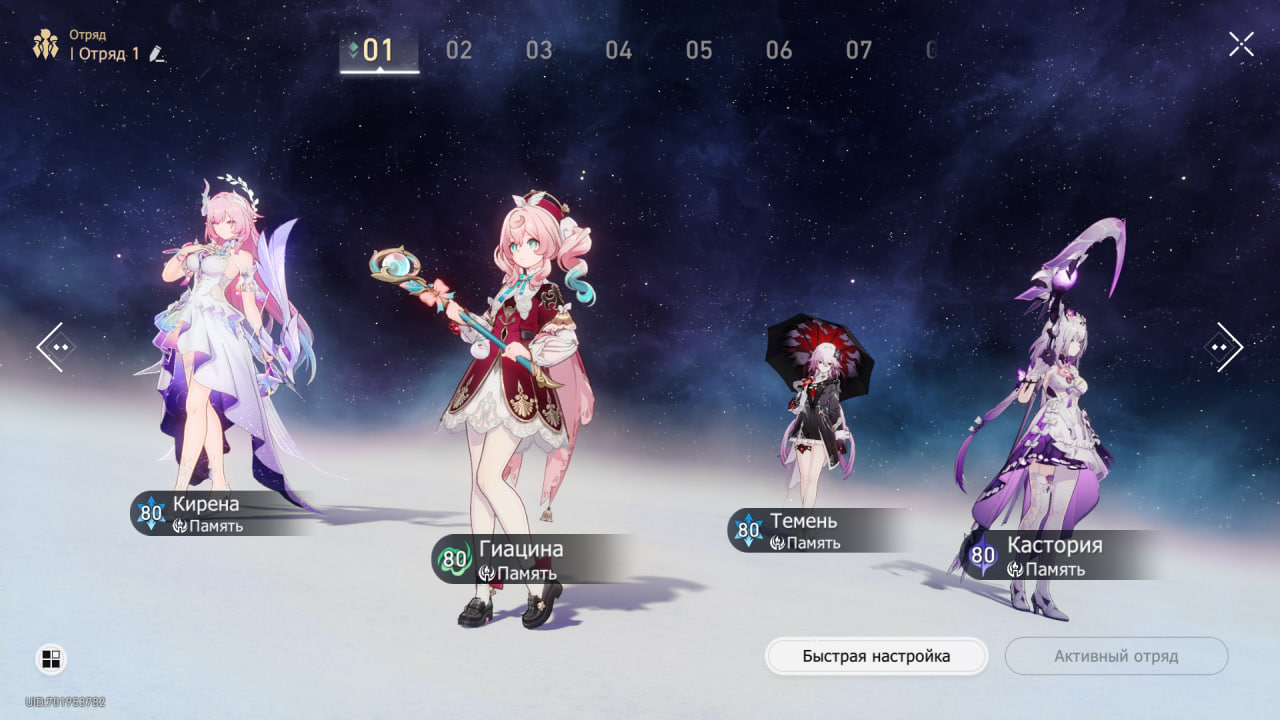Image resolution: width=1280 pixels, height=720 pixels.
Task: Switch to team tab 07
Action: 859,50
